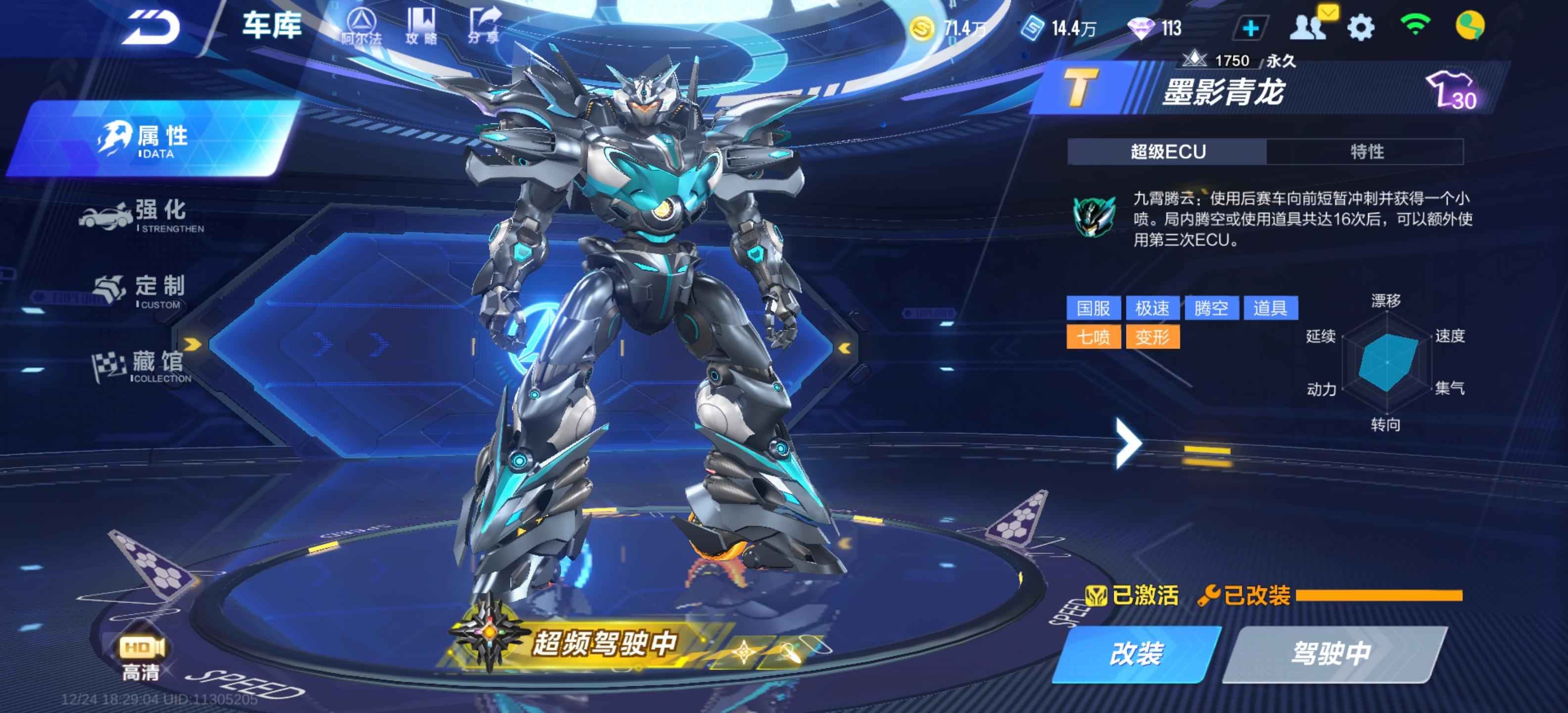
Task: Add currency with the plus button
Action: (x=1250, y=28)
